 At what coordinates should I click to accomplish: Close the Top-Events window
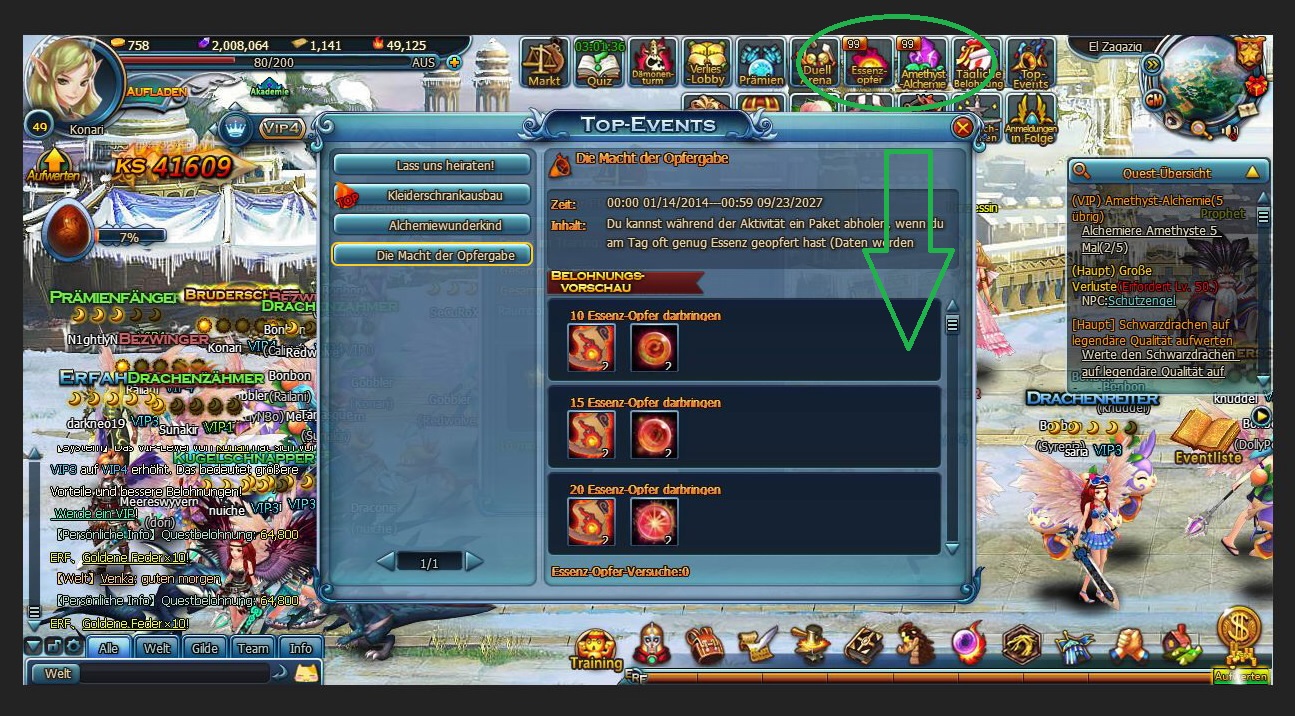point(962,127)
